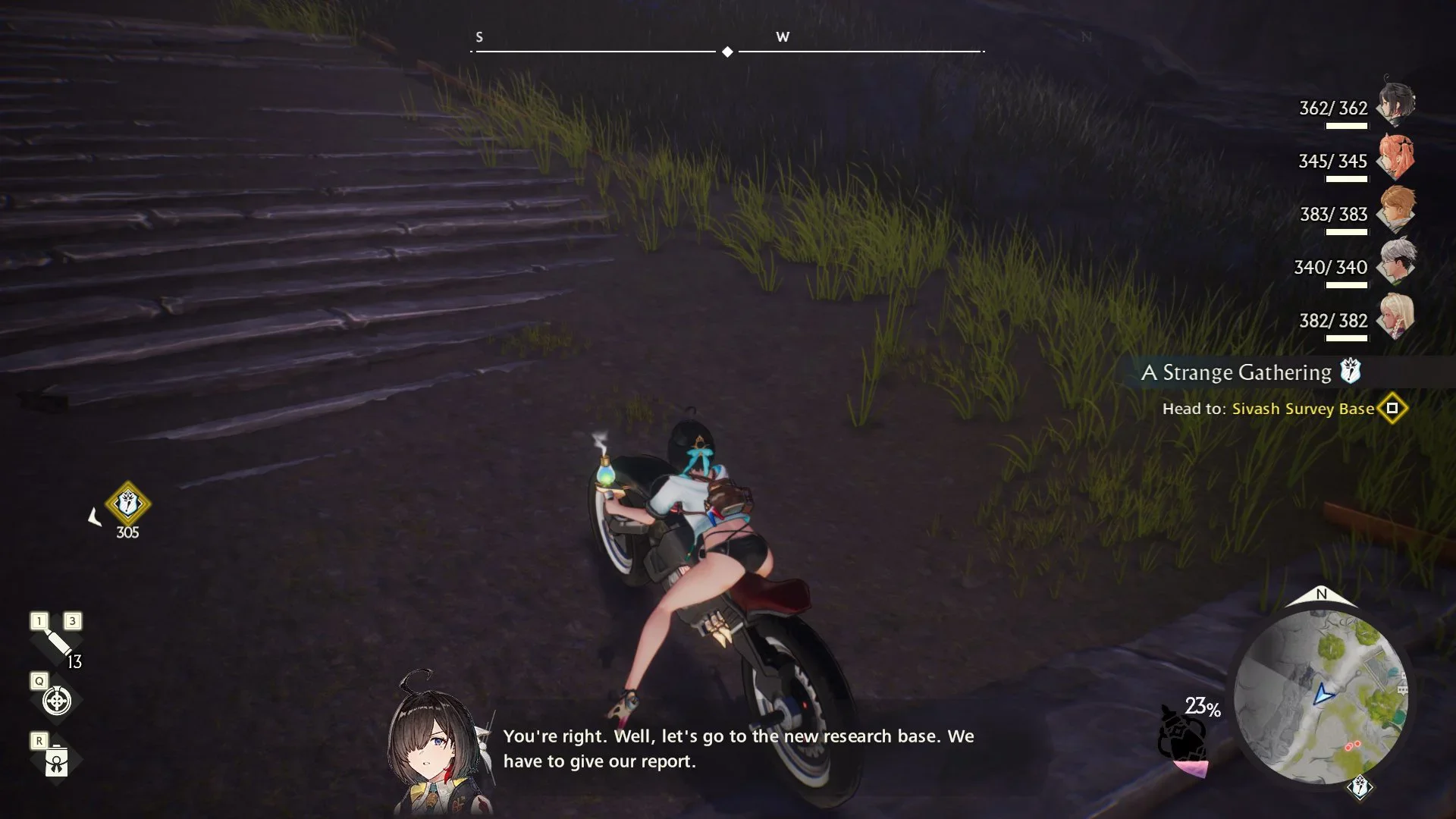1456x819 pixels.
Task: Pick the gray-haired party member with glasses
Action: point(1396,262)
